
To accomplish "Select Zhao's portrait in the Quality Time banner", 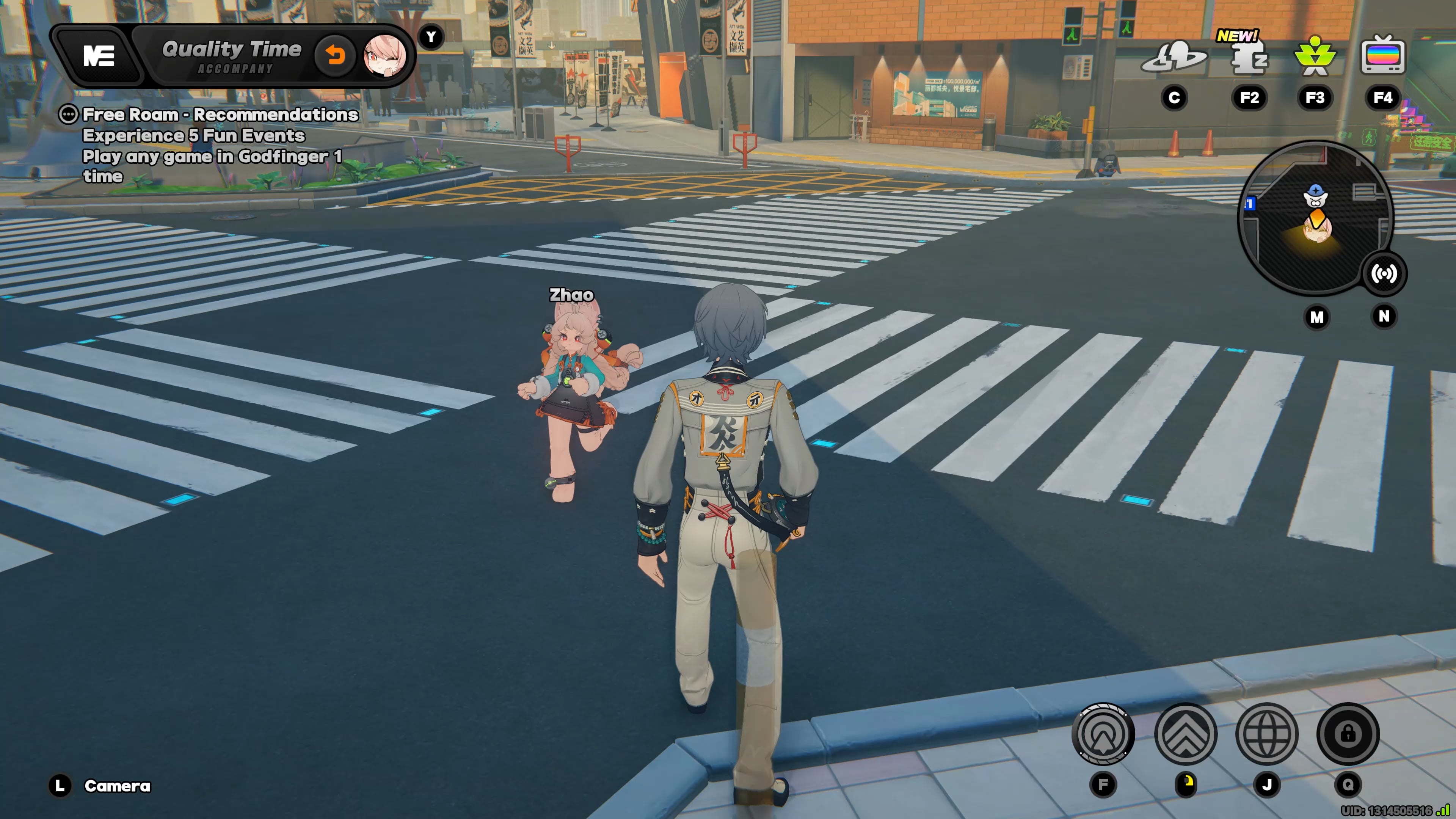I will click(x=385, y=55).
